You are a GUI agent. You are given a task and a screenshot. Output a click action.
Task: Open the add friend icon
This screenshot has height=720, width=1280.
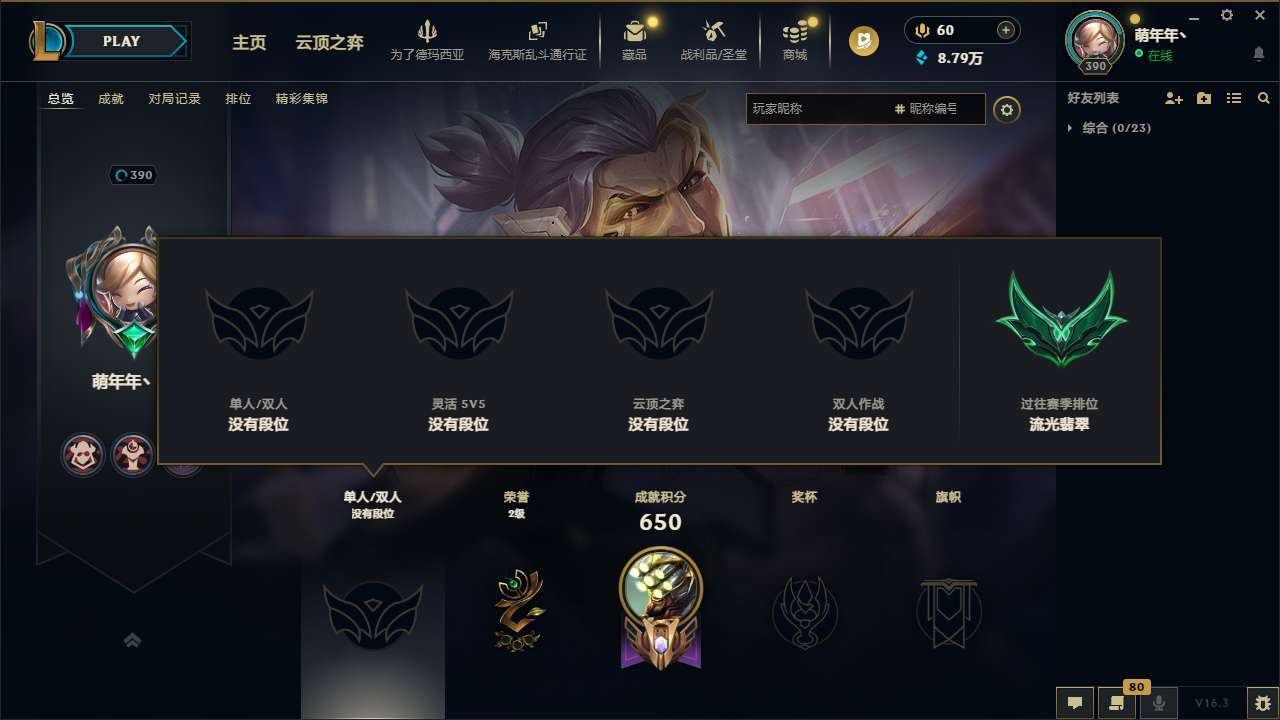tap(1174, 98)
